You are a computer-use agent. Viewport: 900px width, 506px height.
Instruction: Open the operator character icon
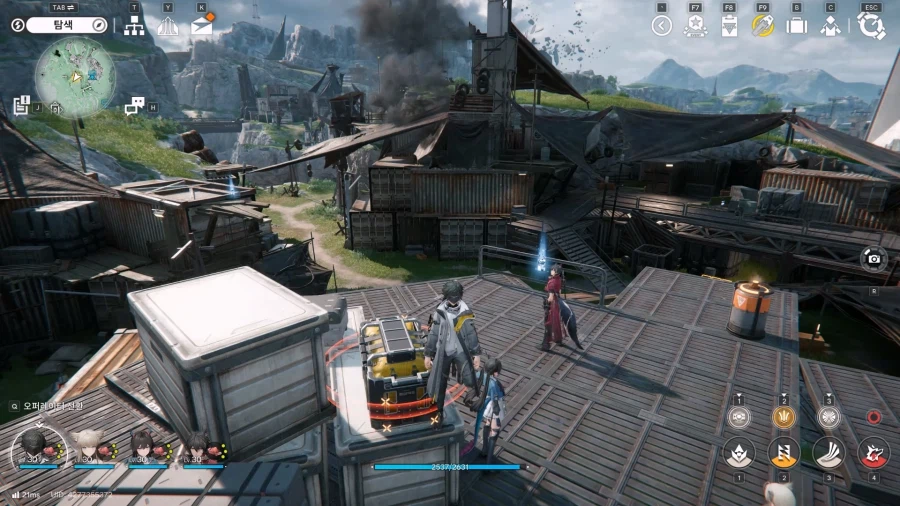(830, 26)
